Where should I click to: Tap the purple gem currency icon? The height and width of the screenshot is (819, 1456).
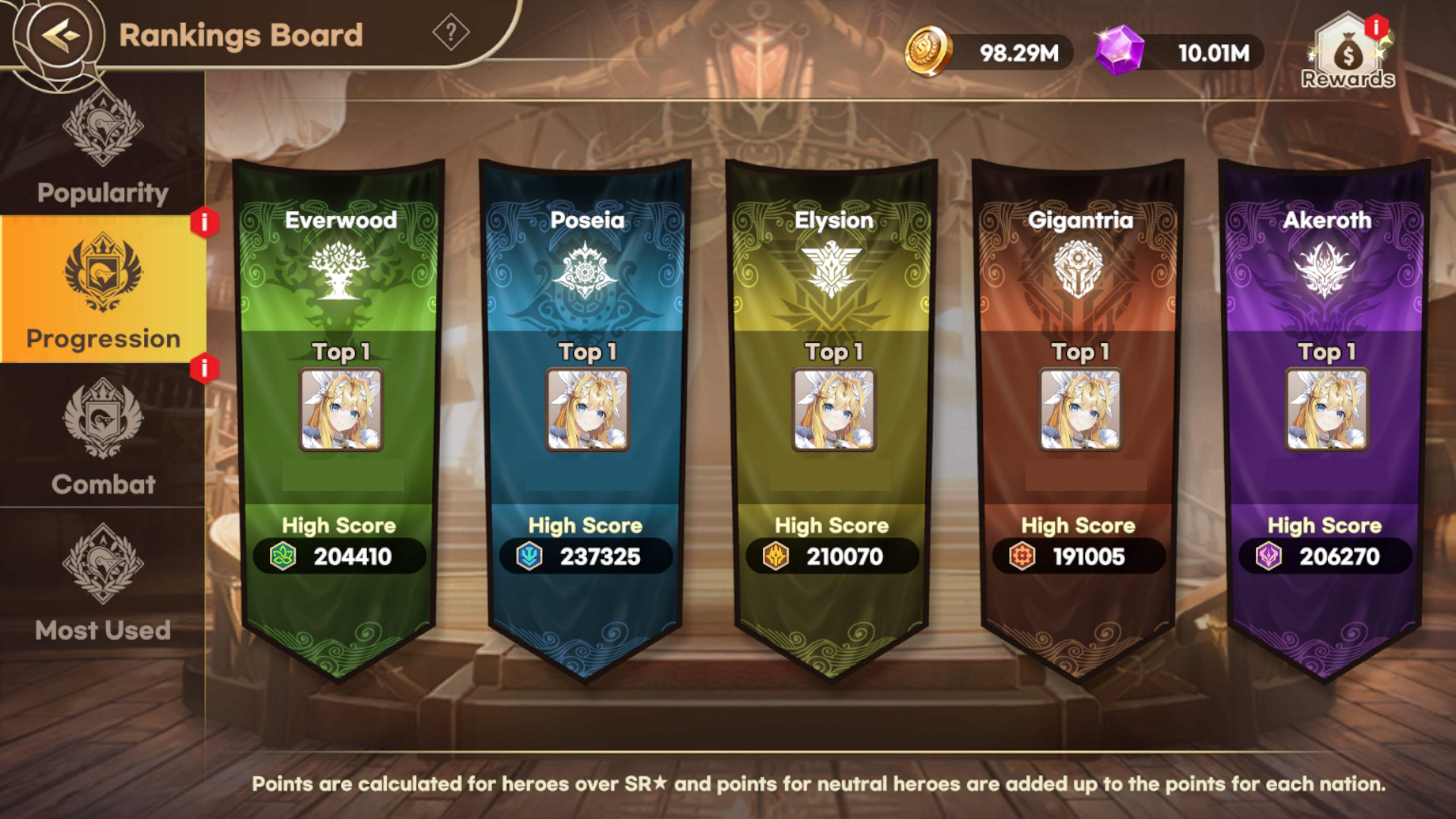pyautogui.click(x=1119, y=51)
